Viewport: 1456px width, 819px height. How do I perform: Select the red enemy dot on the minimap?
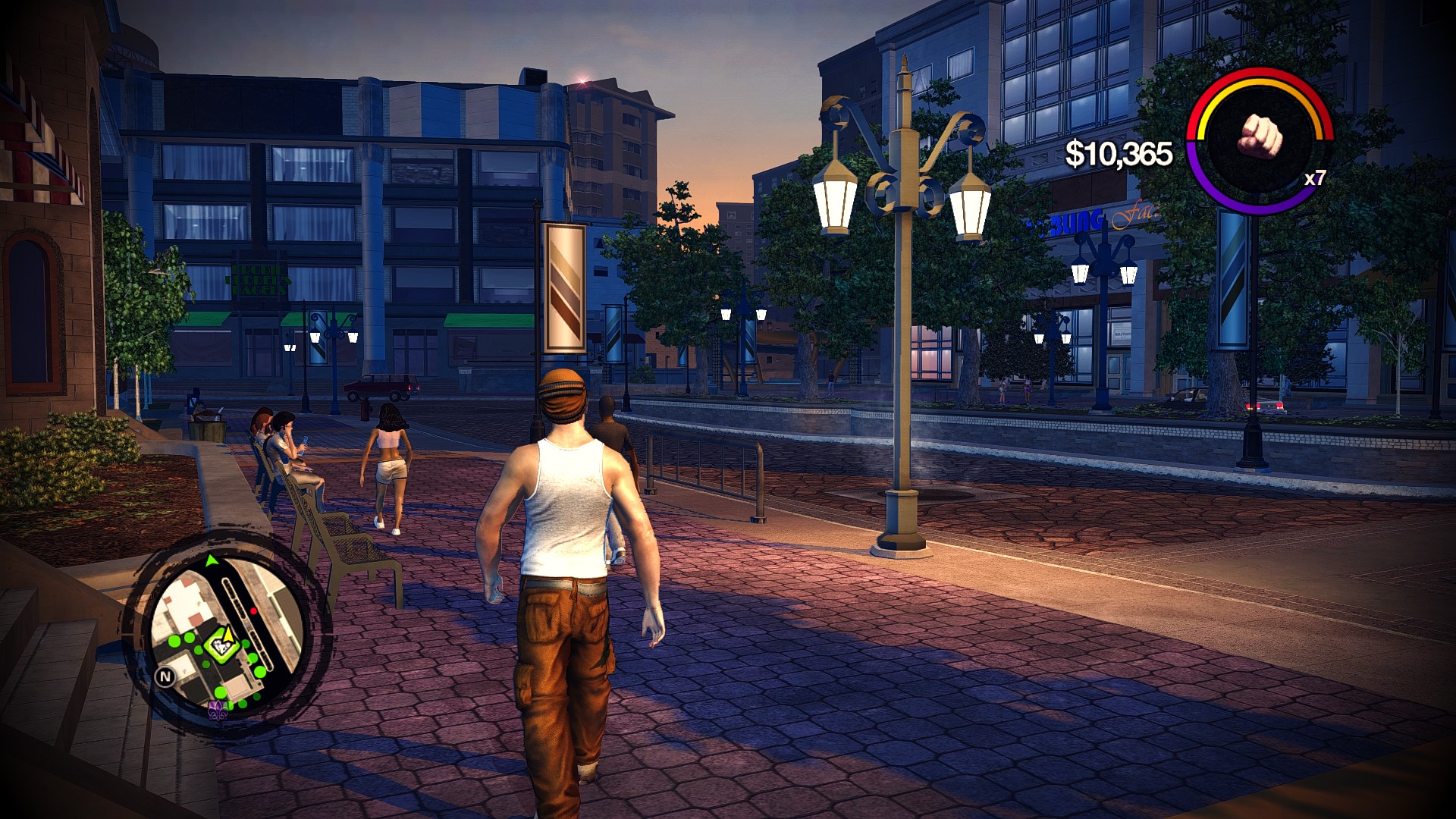click(x=254, y=610)
